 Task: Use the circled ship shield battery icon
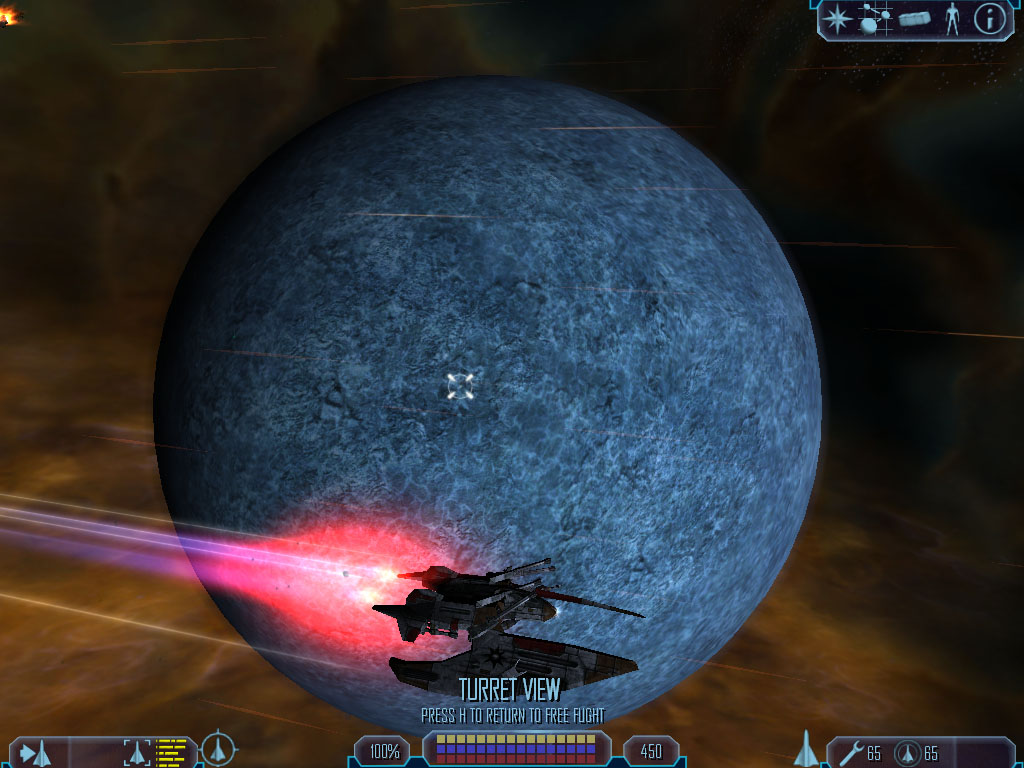[906, 753]
